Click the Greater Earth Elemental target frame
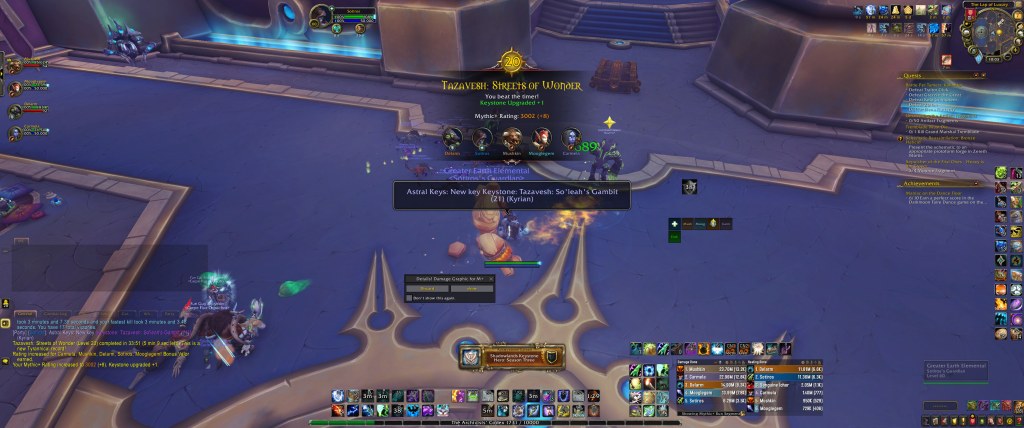 (x=958, y=368)
